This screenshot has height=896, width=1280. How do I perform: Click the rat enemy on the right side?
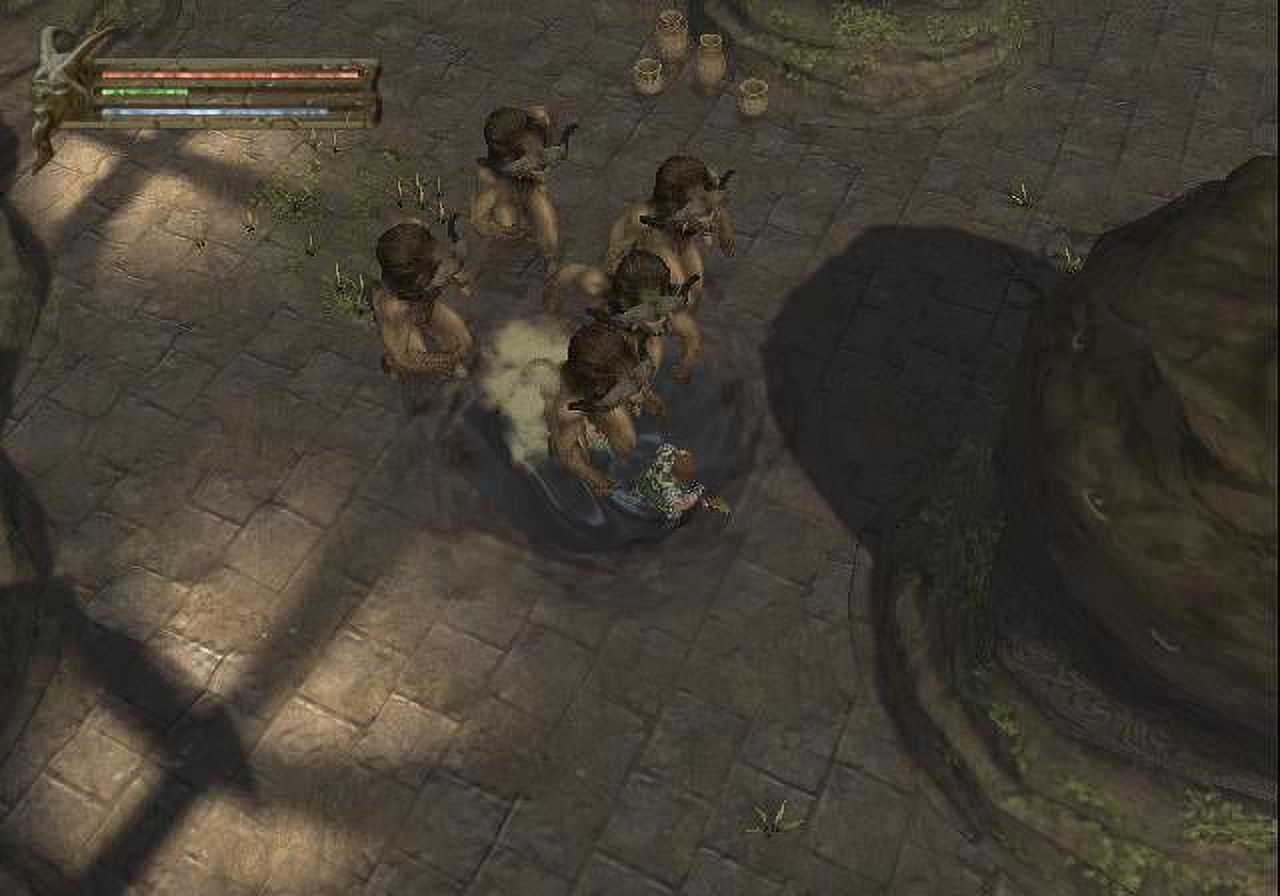tap(680, 230)
